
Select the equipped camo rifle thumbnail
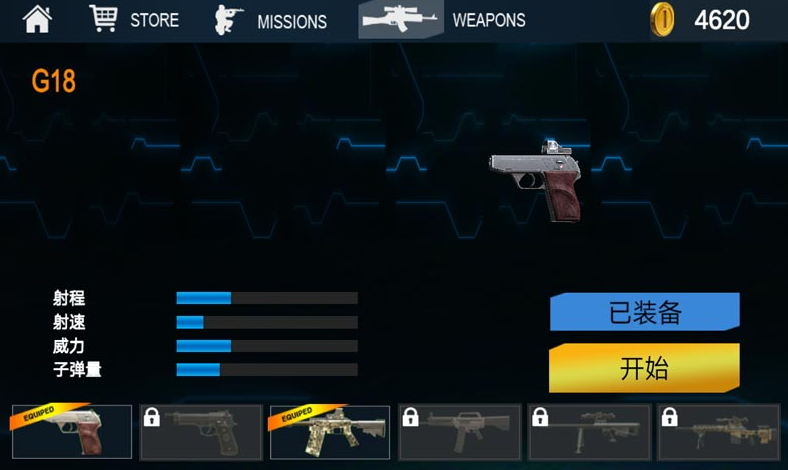(330, 432)
